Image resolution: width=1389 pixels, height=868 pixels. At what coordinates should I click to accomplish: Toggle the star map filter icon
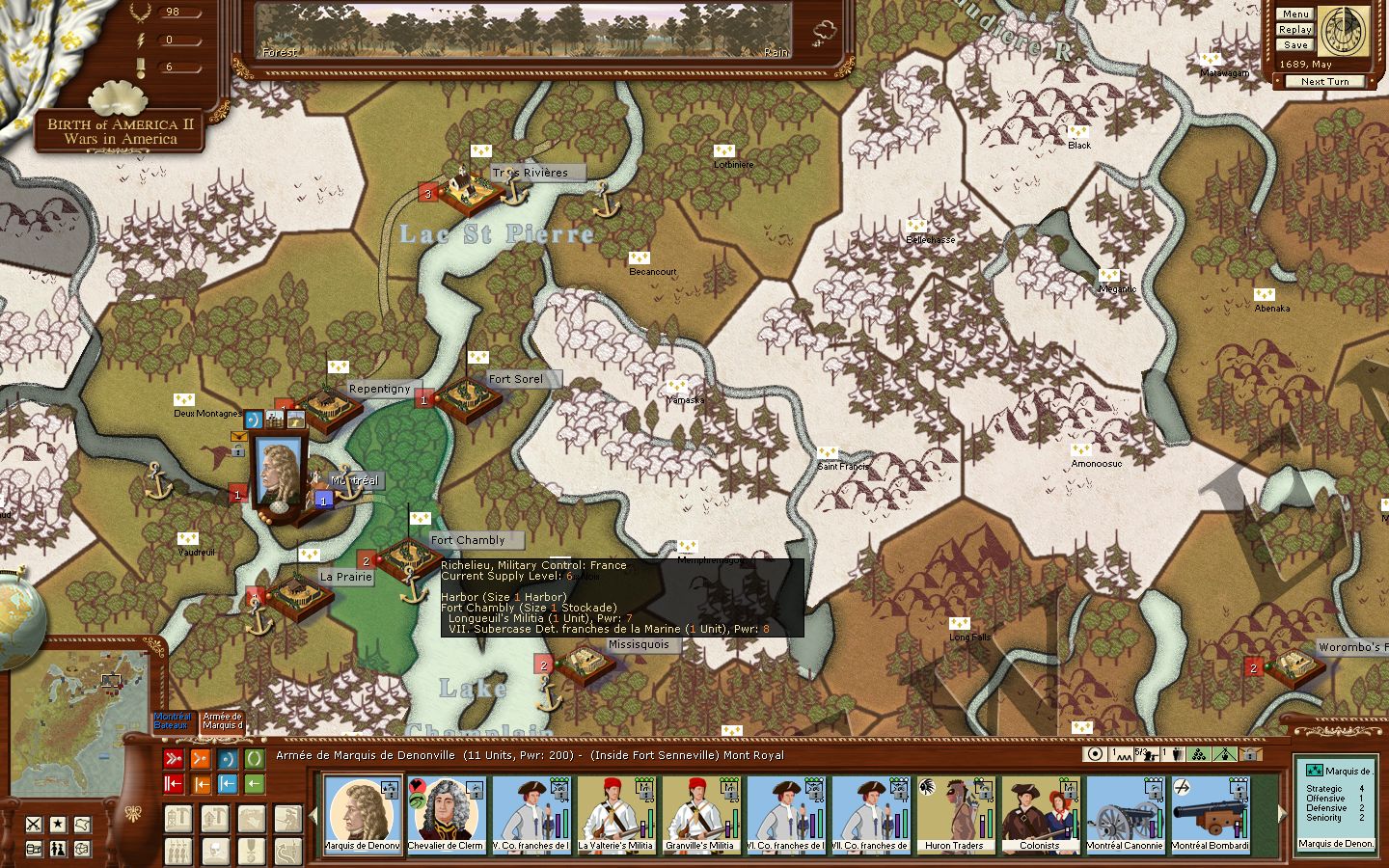tap(58, 824)
